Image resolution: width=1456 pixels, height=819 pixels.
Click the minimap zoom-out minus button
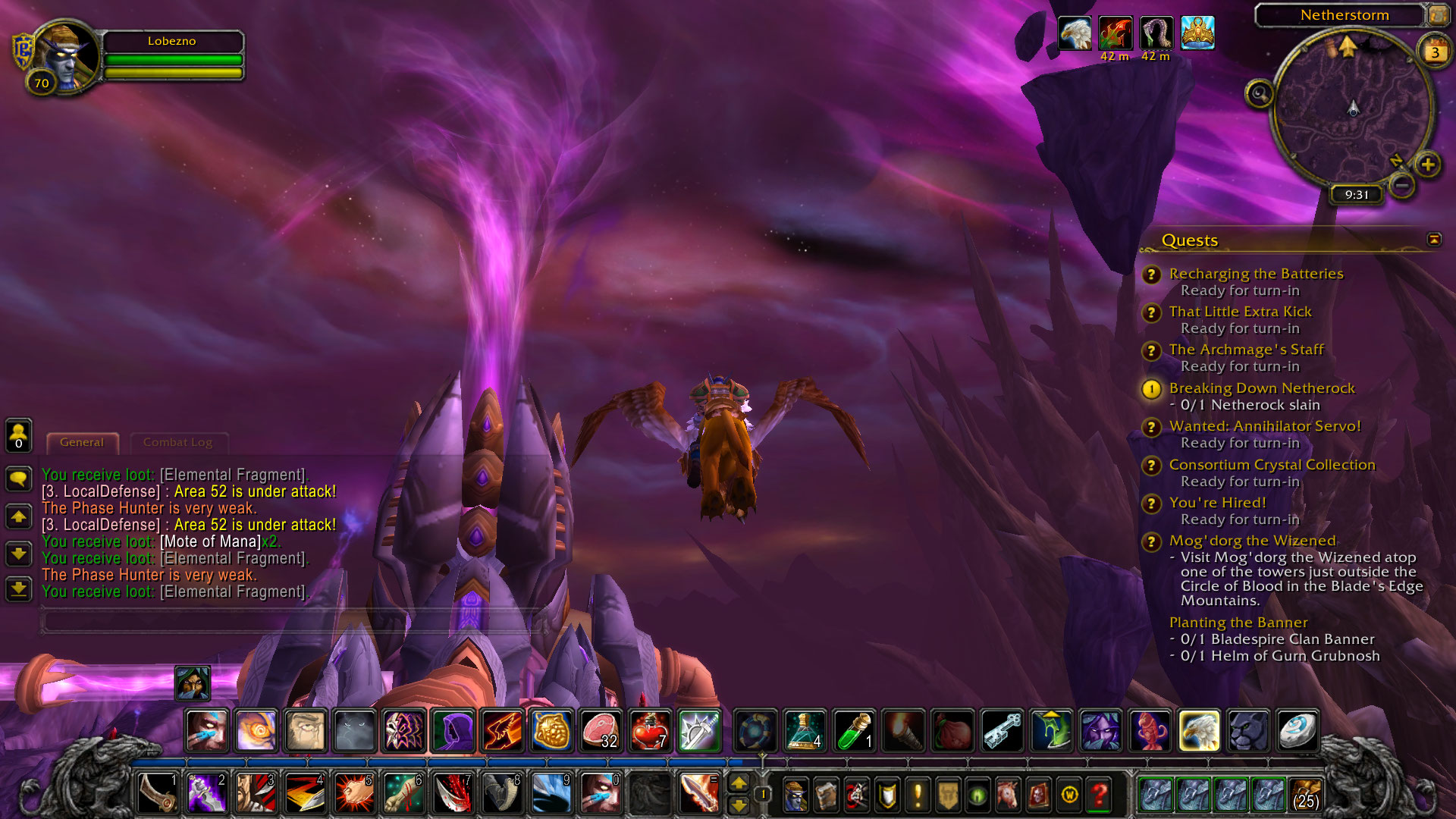click(x=1402, y=184)
